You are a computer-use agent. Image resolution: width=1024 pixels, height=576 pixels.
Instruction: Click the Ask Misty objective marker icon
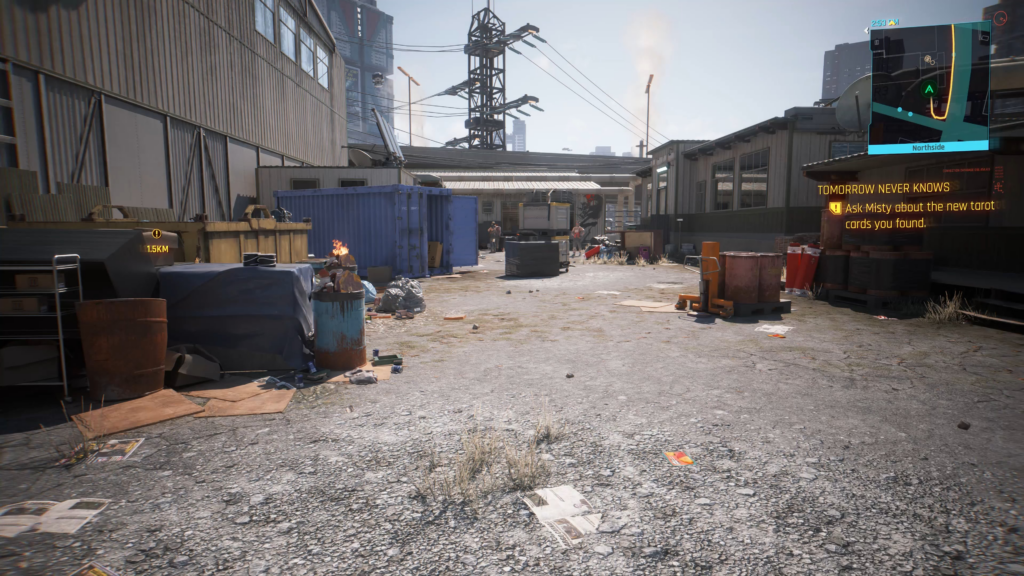pos(835,208)
